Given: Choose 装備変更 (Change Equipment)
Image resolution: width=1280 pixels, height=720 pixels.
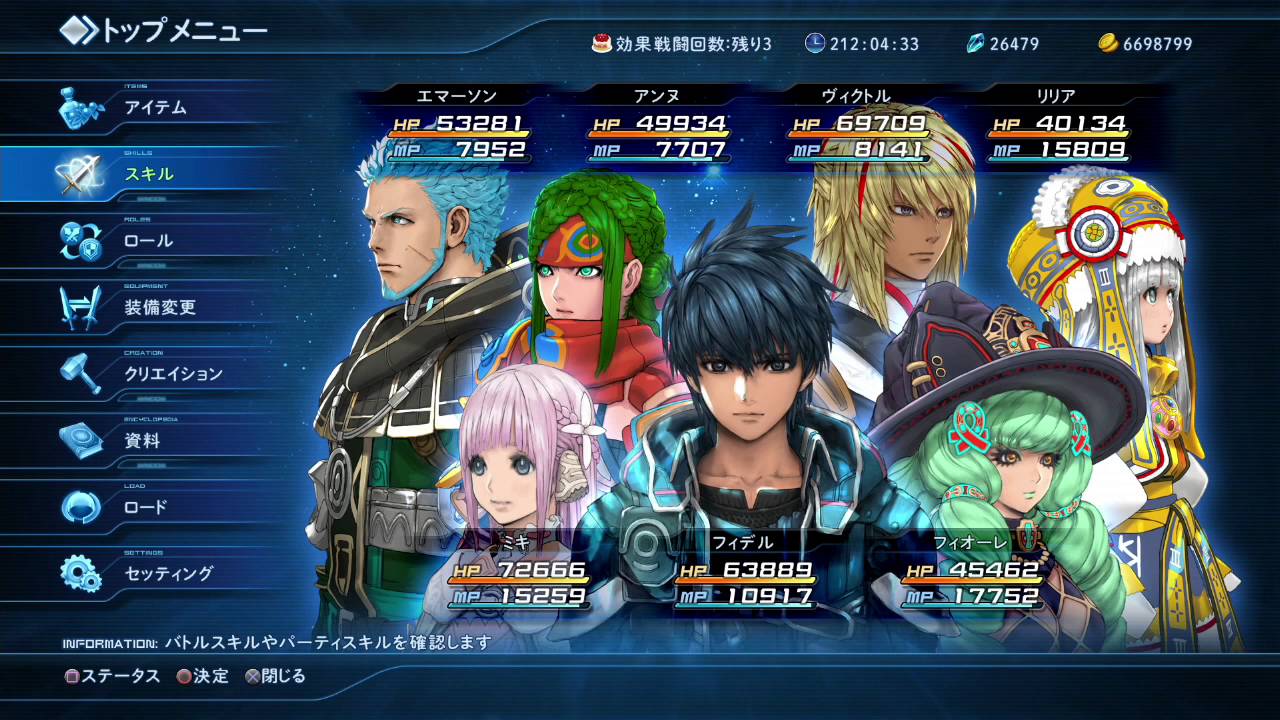Looking at the screenshot, I should tap(160, 308).
